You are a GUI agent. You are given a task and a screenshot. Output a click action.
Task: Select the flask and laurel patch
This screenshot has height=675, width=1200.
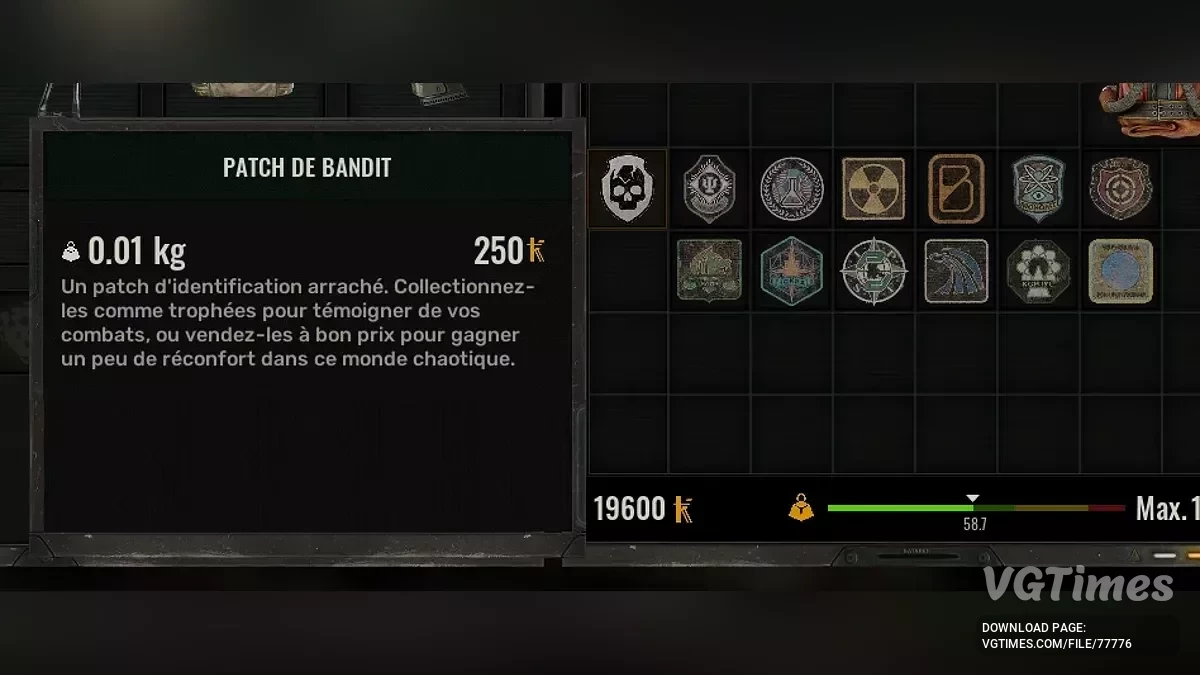[x=792, y=189]
